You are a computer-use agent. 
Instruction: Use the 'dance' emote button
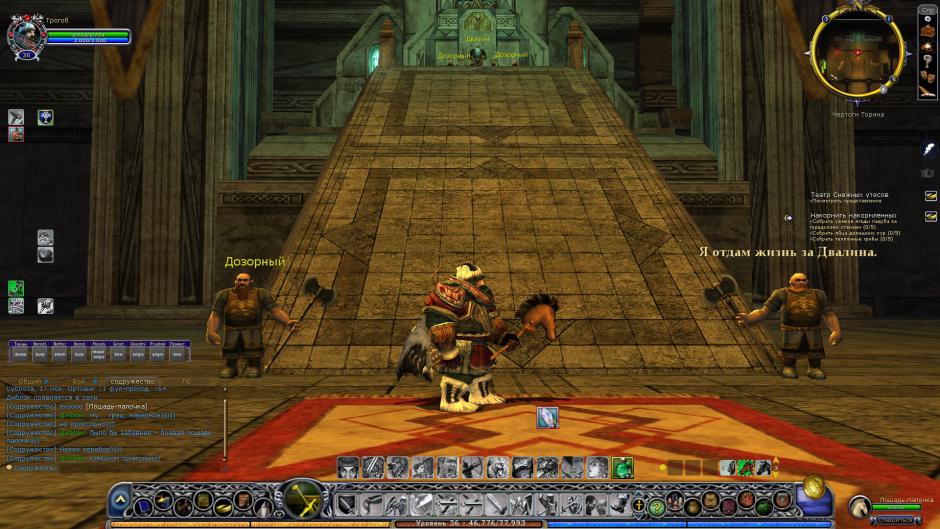[x=19, y=354]
